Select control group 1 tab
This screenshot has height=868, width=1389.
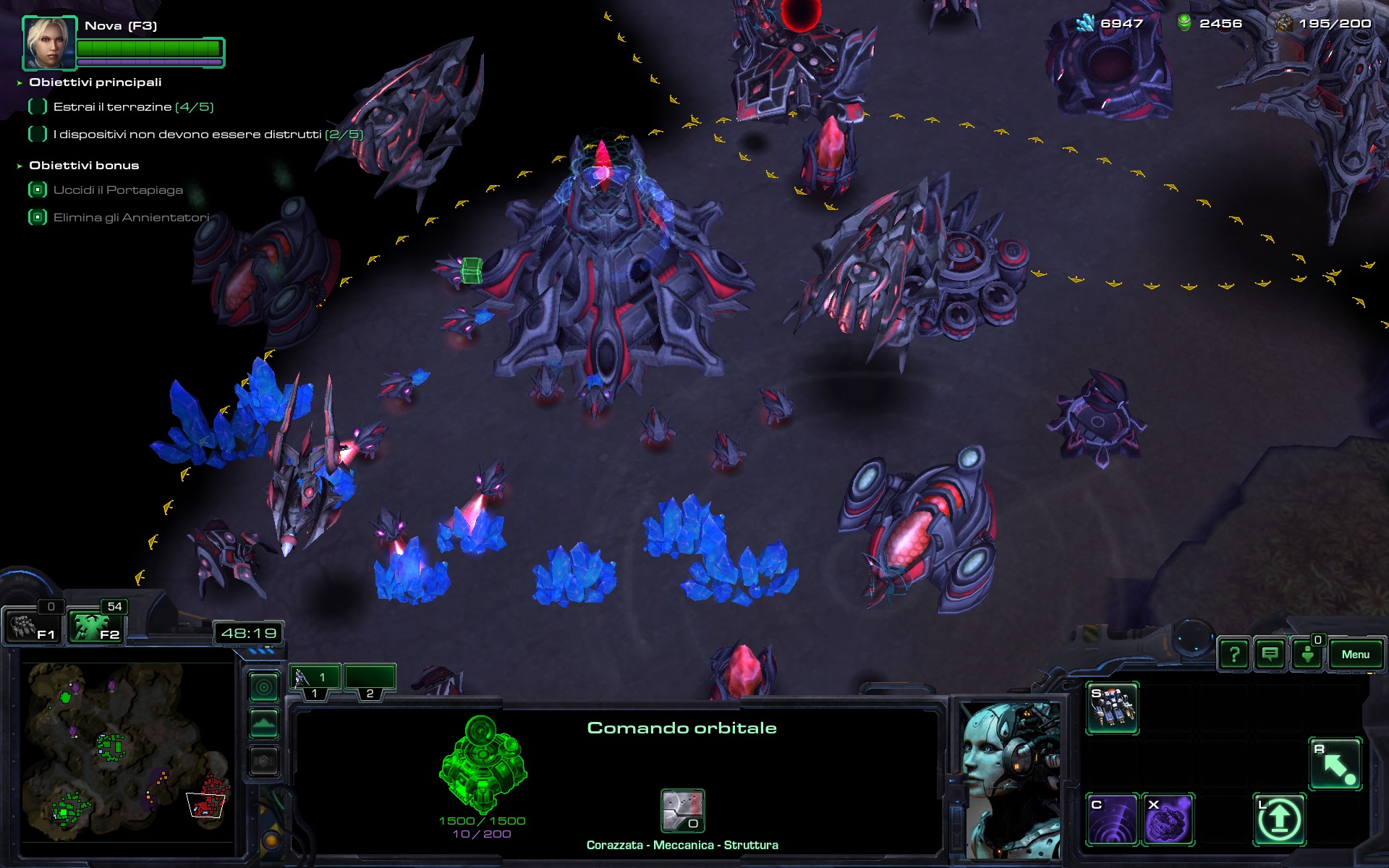pyautogui.click(x=315, y=678)
